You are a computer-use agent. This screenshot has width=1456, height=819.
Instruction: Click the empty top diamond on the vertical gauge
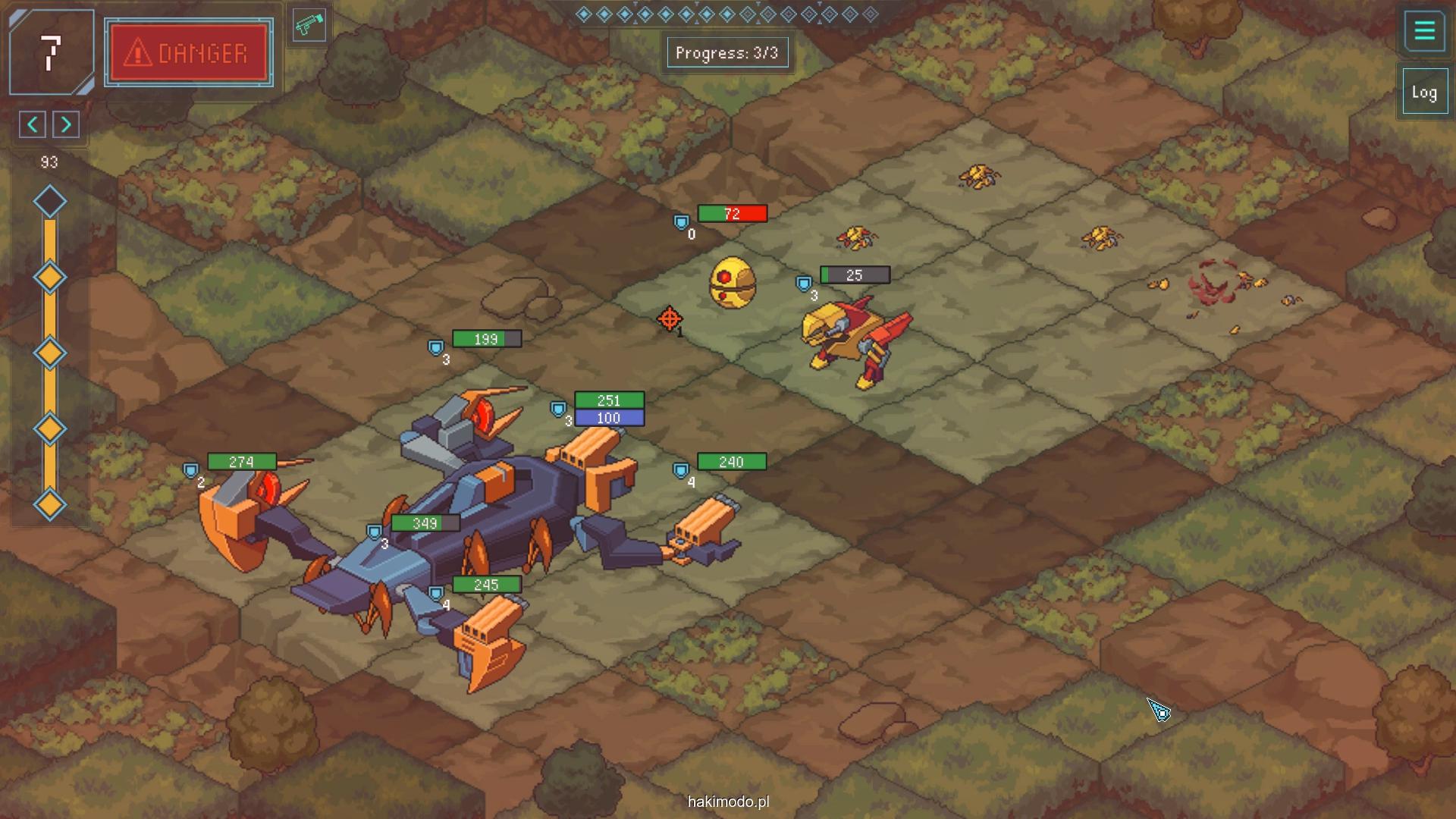[50, 202]
